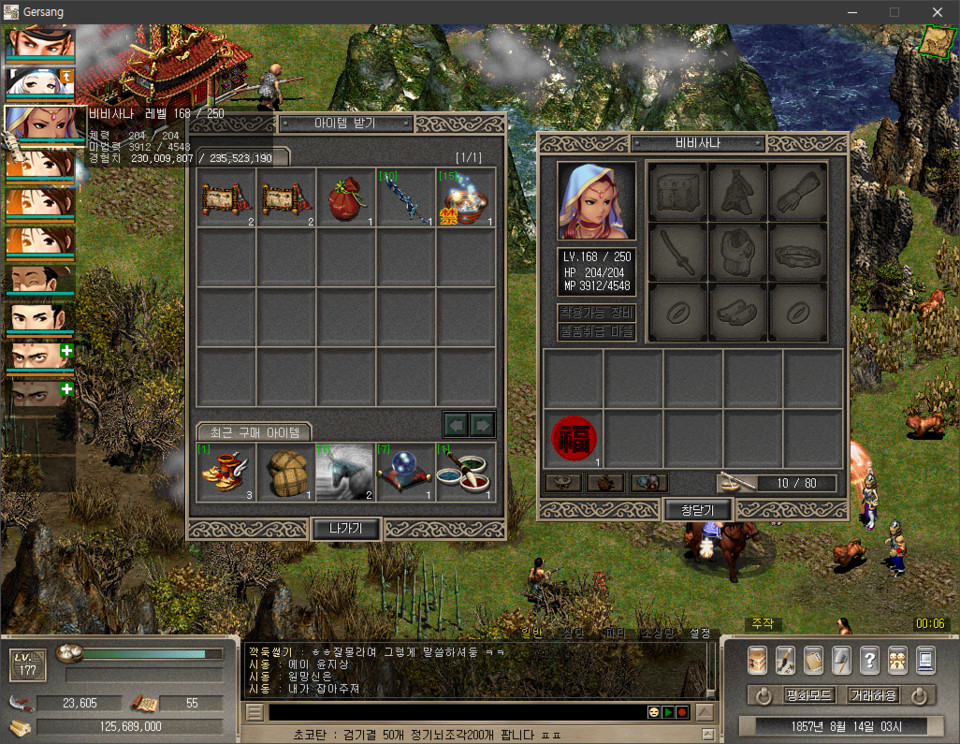Open the minimap in the corner
Viewport: 960px width, 744px height.
click(937, 41)
